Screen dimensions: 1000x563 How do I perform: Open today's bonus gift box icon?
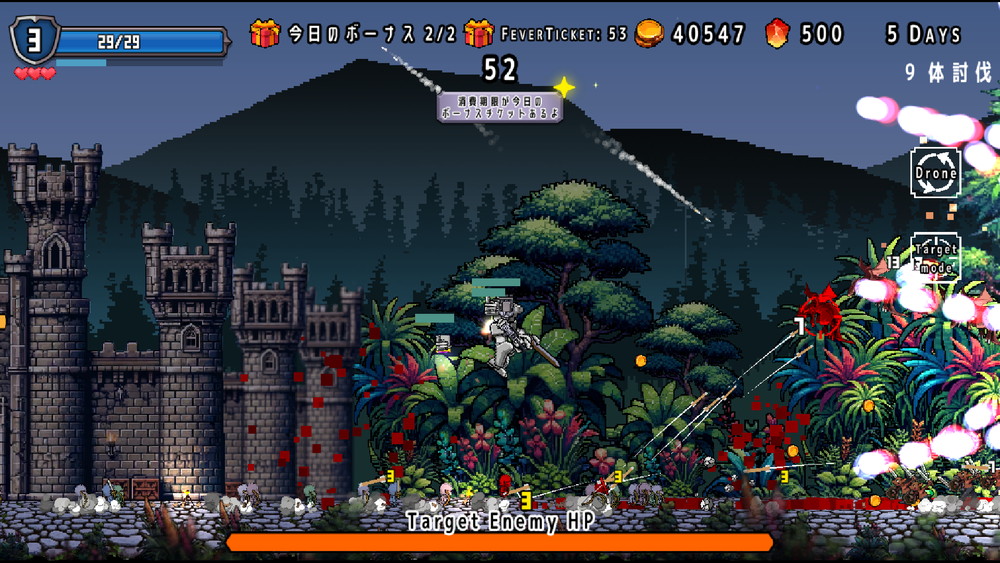(x=265, y=34)
